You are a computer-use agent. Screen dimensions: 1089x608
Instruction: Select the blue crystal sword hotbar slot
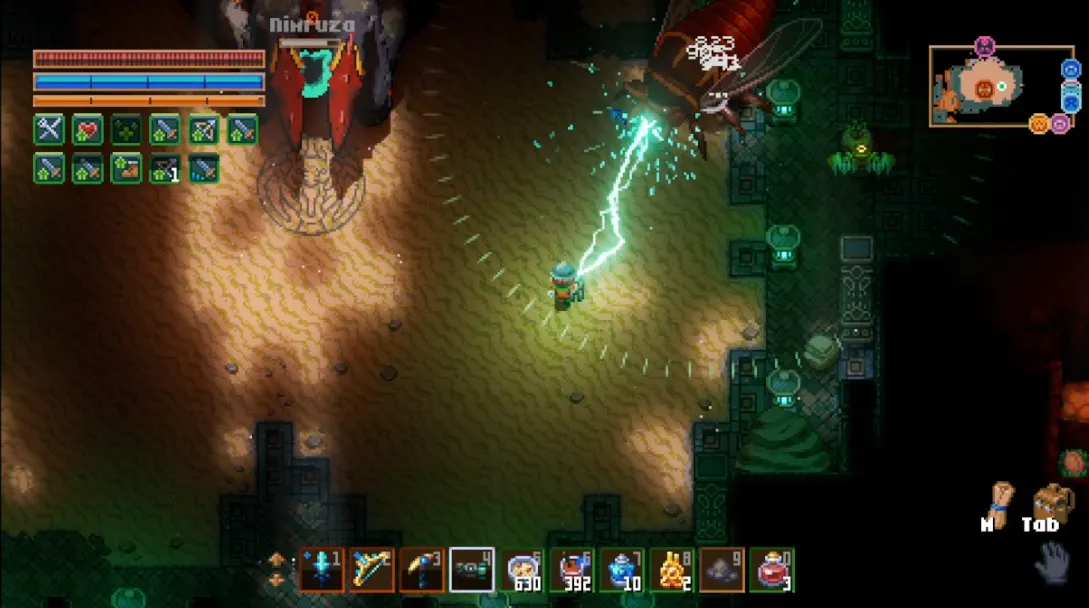(322, 570)
